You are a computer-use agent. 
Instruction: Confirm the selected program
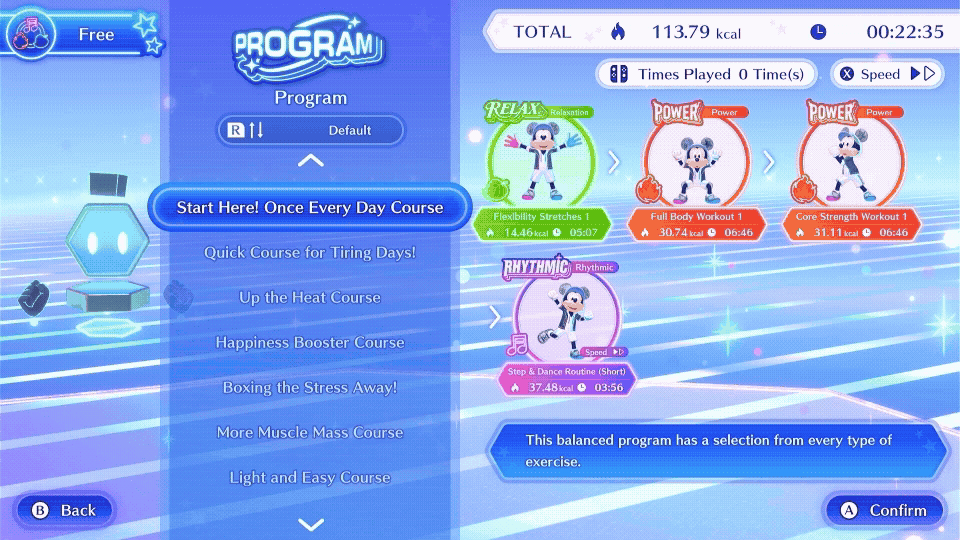point(884,510)
